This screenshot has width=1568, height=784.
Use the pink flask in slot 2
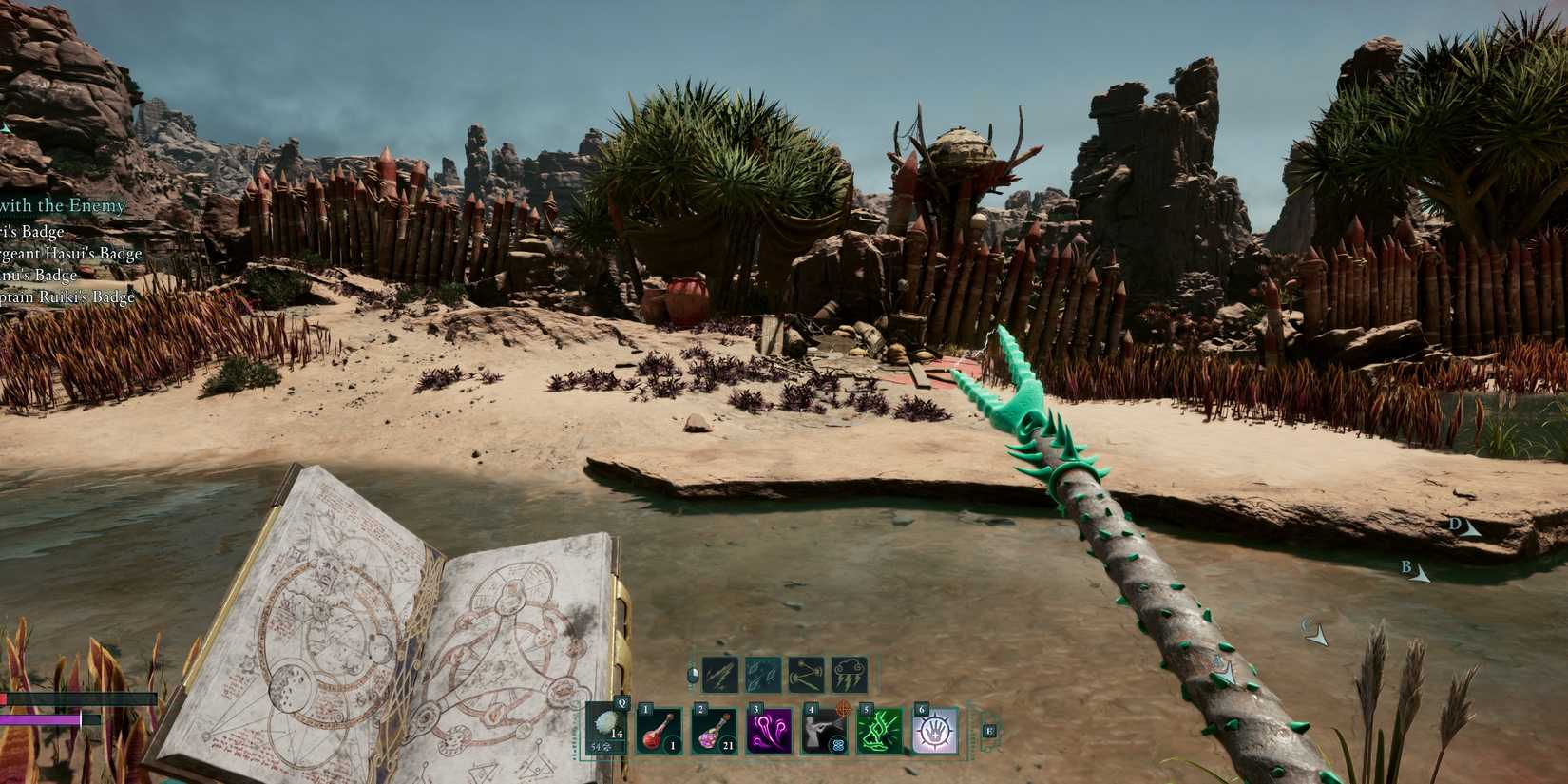[x=714, y=732]
